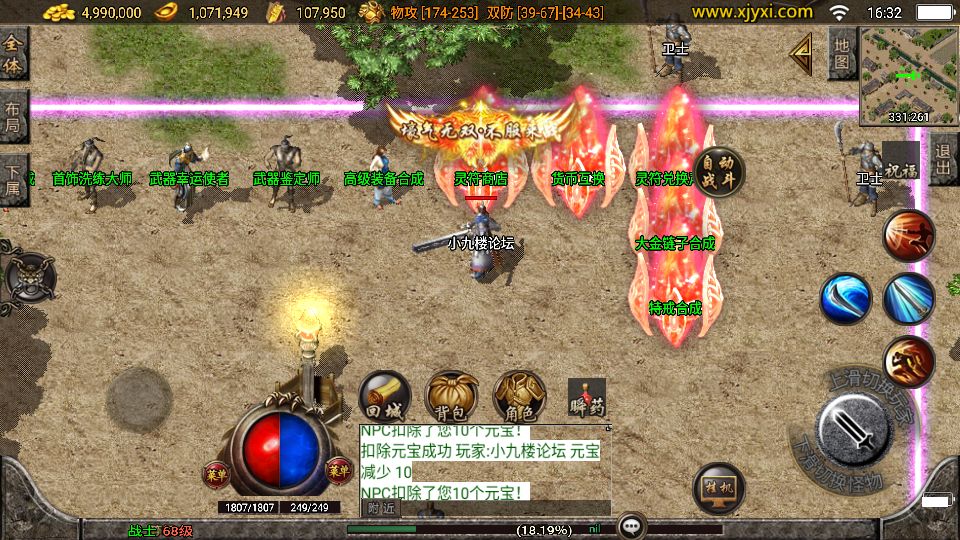Select the 全体 tab
This screenshot has width=960, height=540.
[13, 52]
